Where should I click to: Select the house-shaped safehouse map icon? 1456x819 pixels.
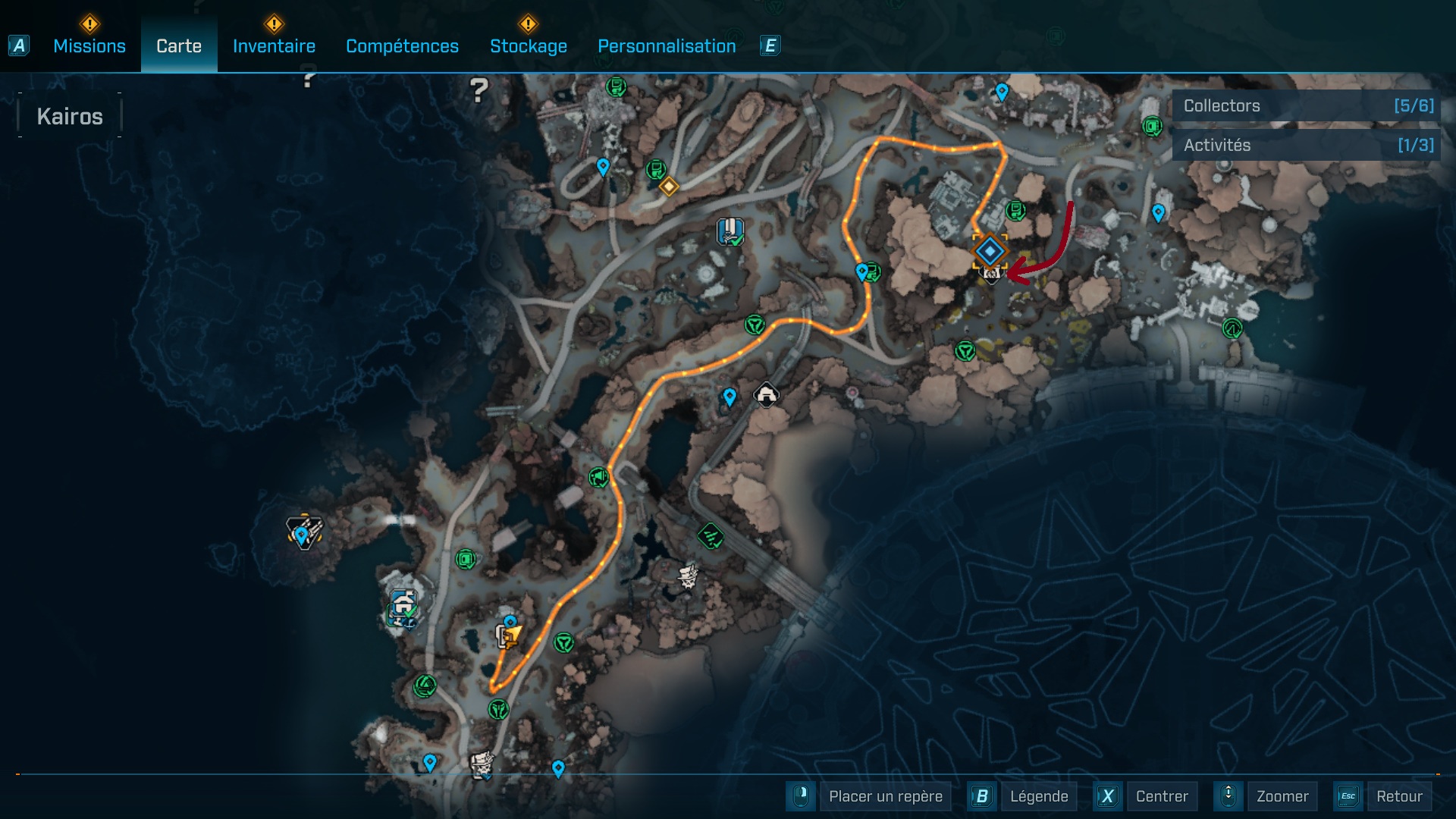[766, 394]
